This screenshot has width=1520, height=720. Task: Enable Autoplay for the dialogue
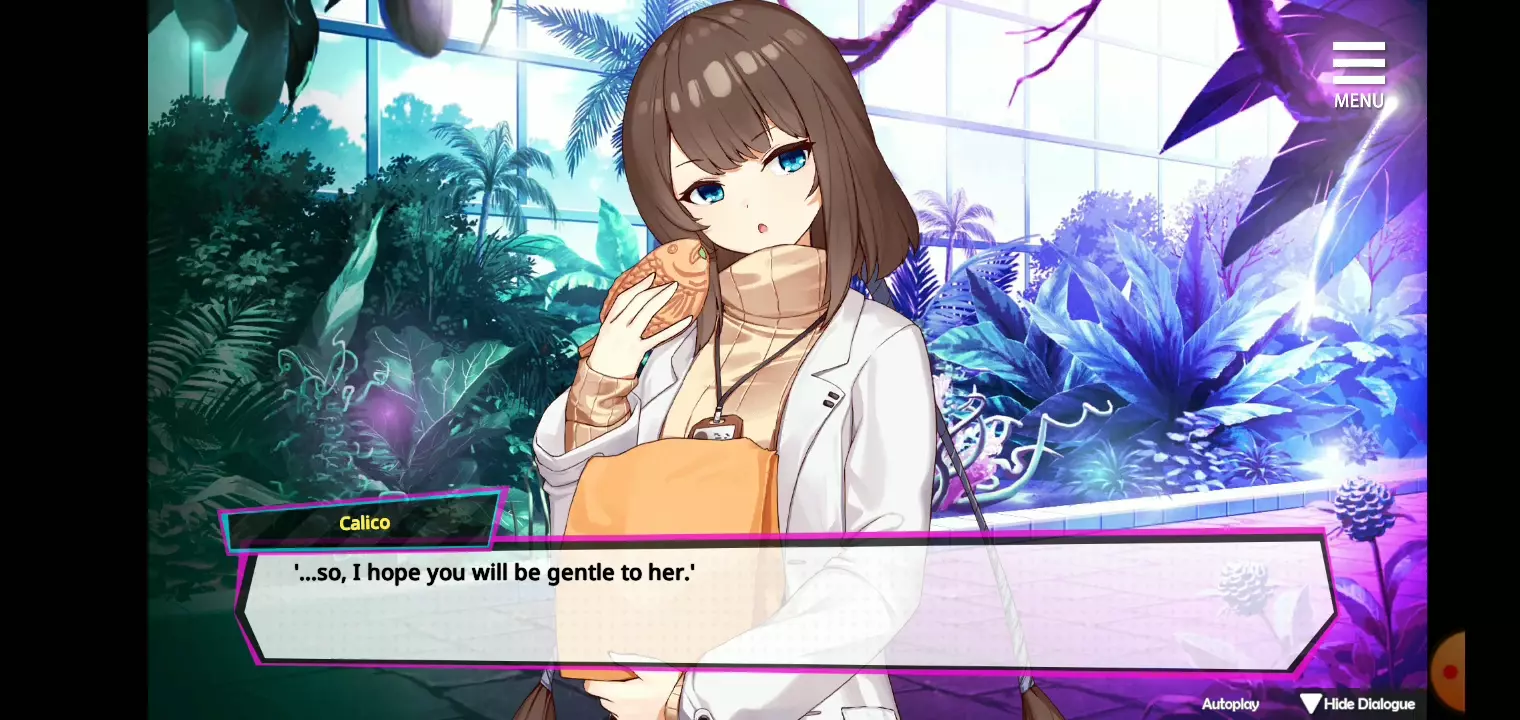point(1230,704)
